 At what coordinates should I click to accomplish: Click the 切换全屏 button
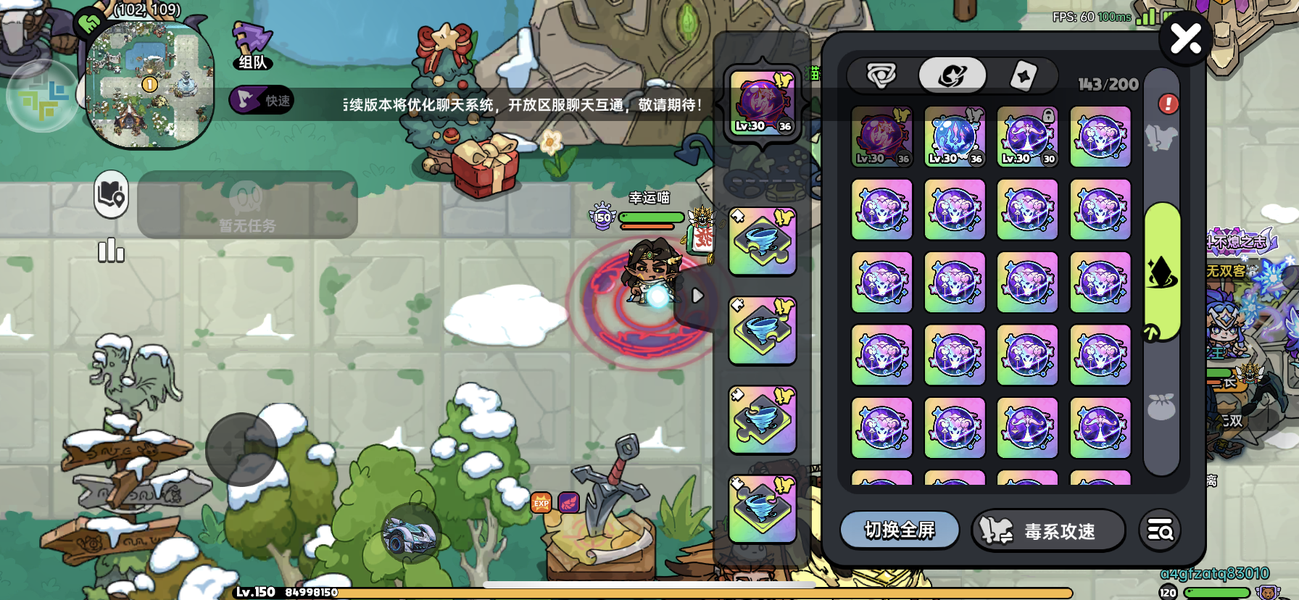[899, 530]
